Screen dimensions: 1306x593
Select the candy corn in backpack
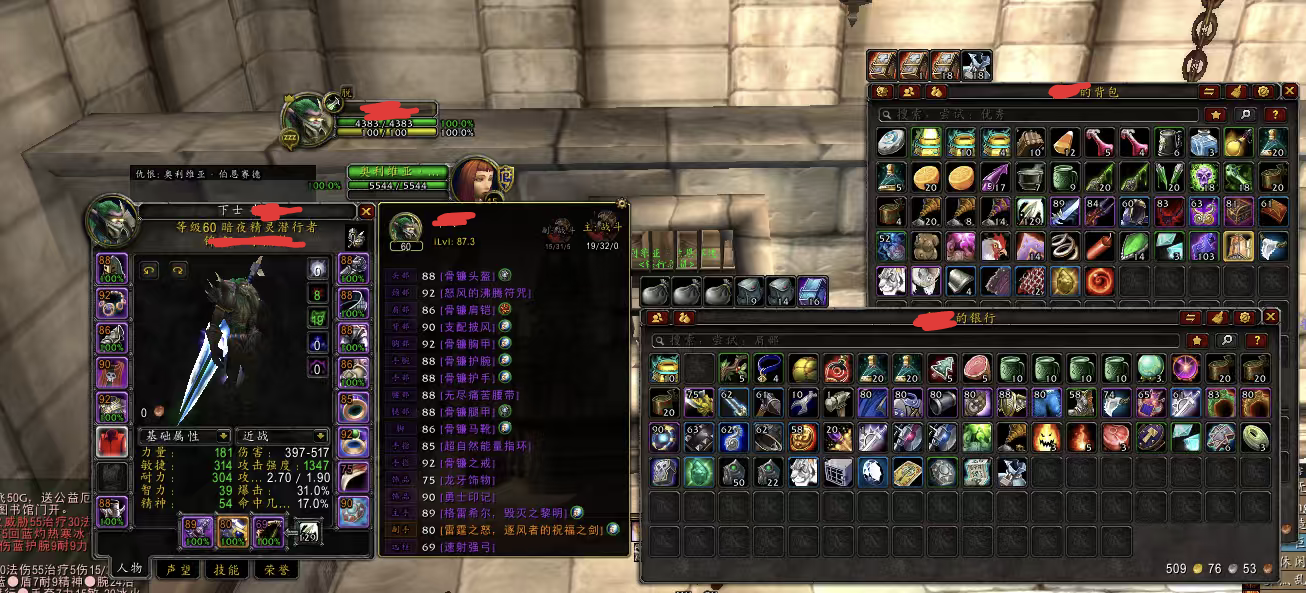click(1064, 143)
